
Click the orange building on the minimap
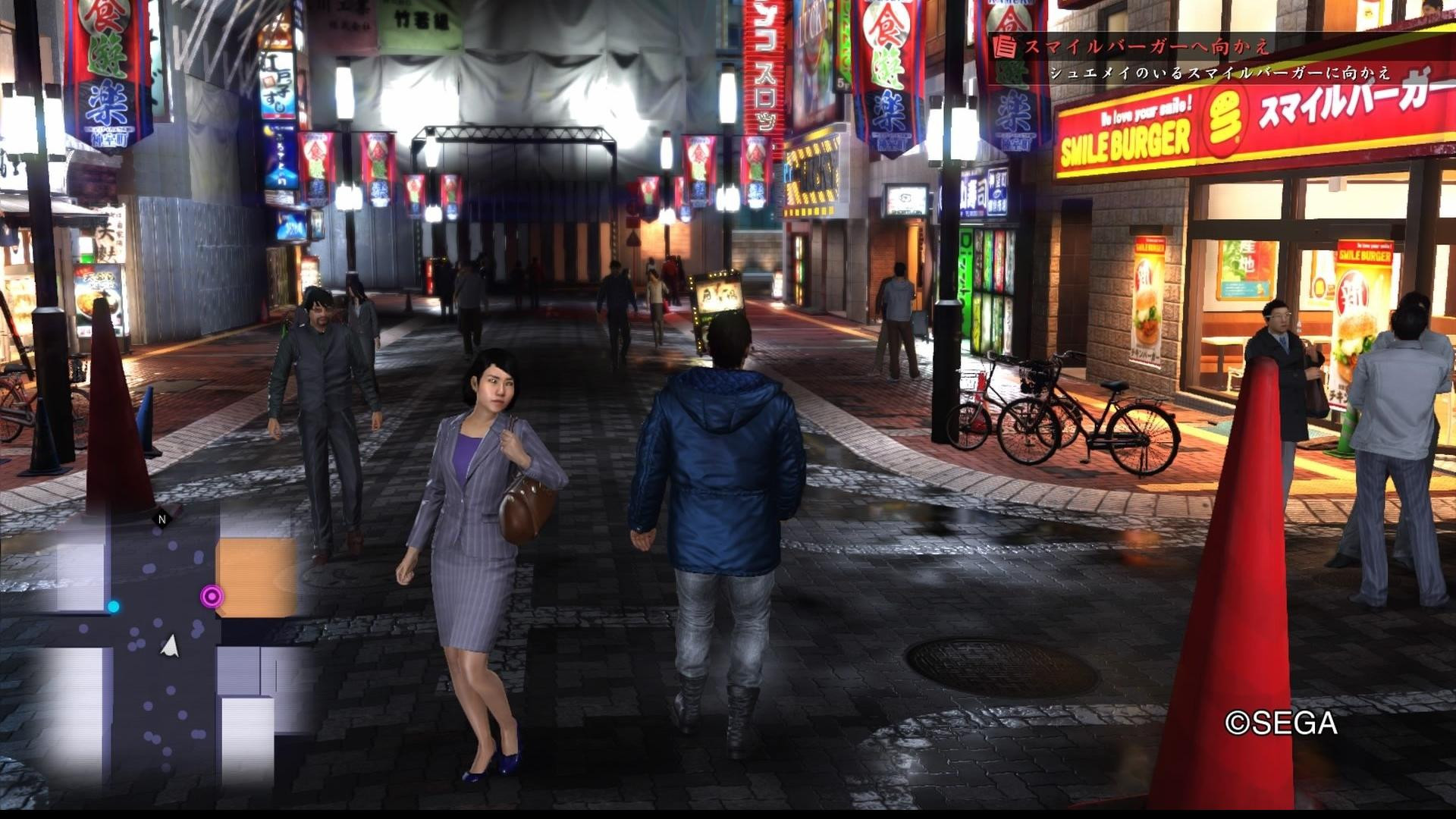(x=258, y=575)
